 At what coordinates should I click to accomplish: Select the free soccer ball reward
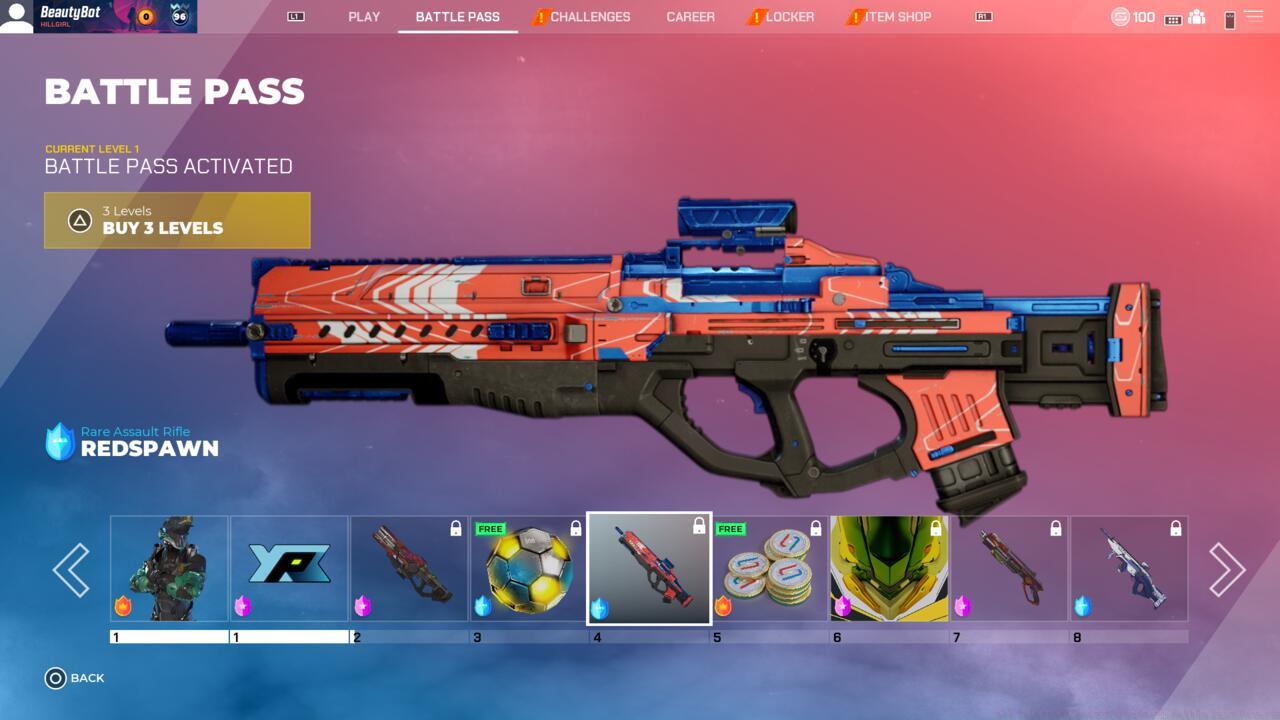tap(528, 568)
